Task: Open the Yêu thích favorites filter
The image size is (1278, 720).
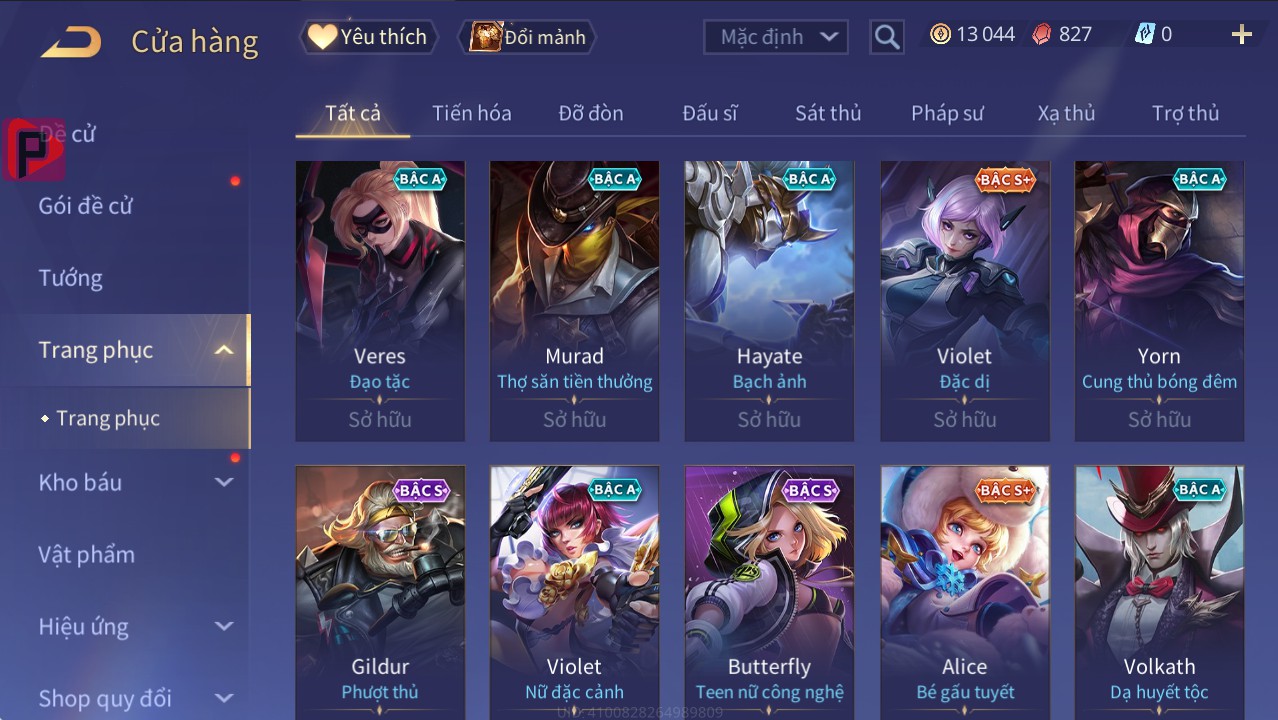Action: point(367,37)
